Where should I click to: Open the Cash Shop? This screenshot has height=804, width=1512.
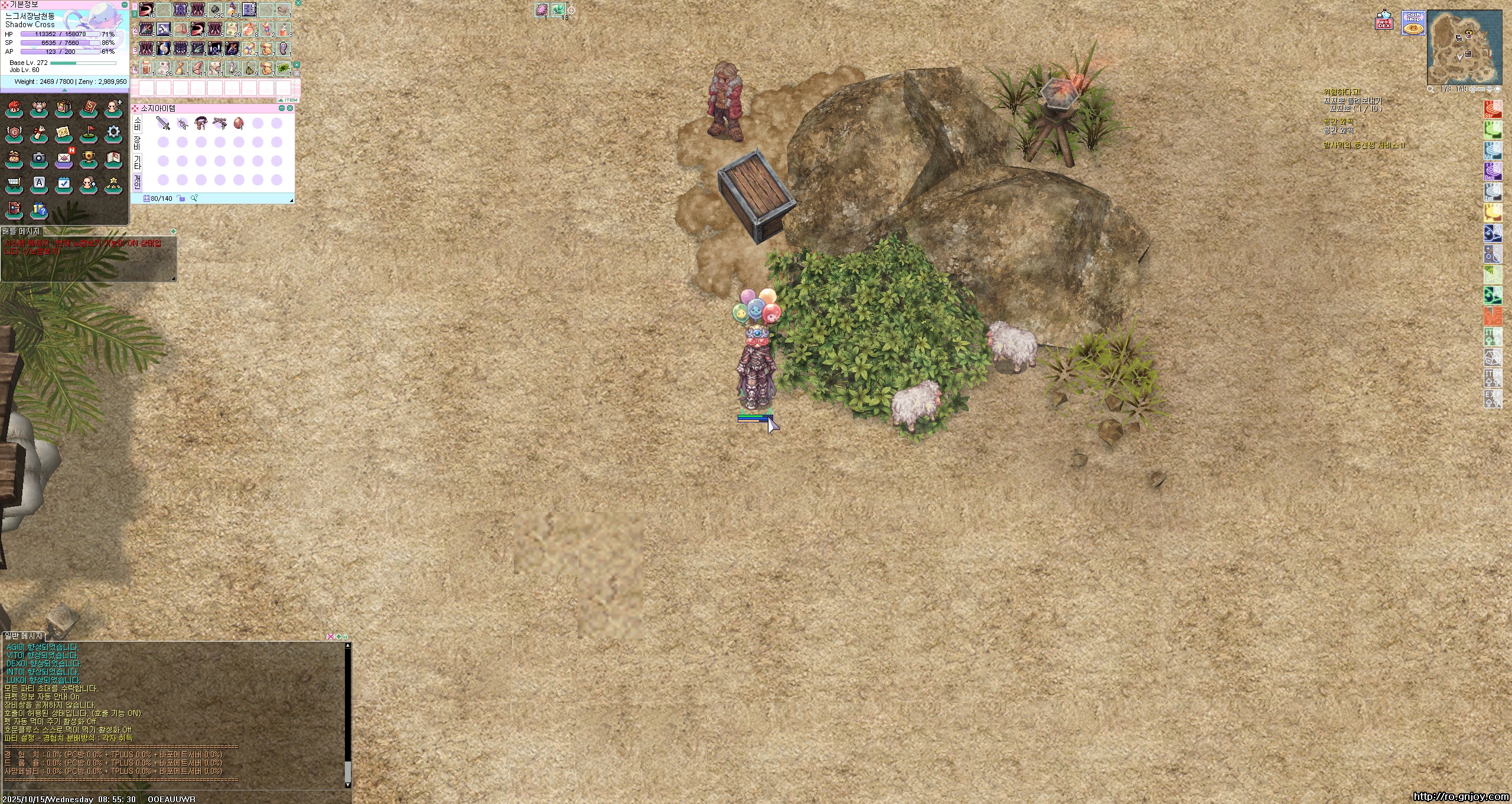pos(1413,24)
